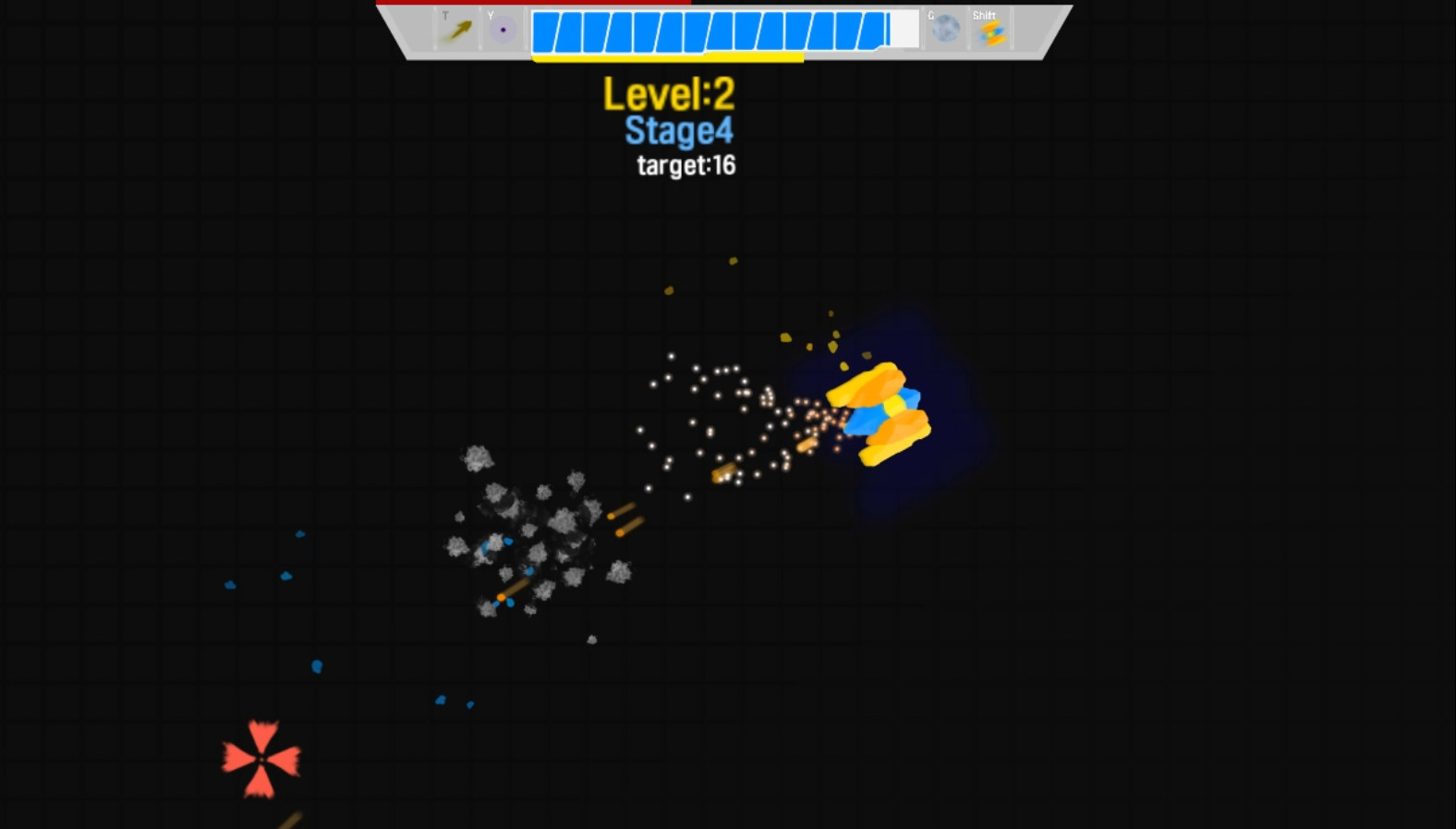Click the Shift slot frame in the HUD
Screen dimensions: 1456x829
989,28
